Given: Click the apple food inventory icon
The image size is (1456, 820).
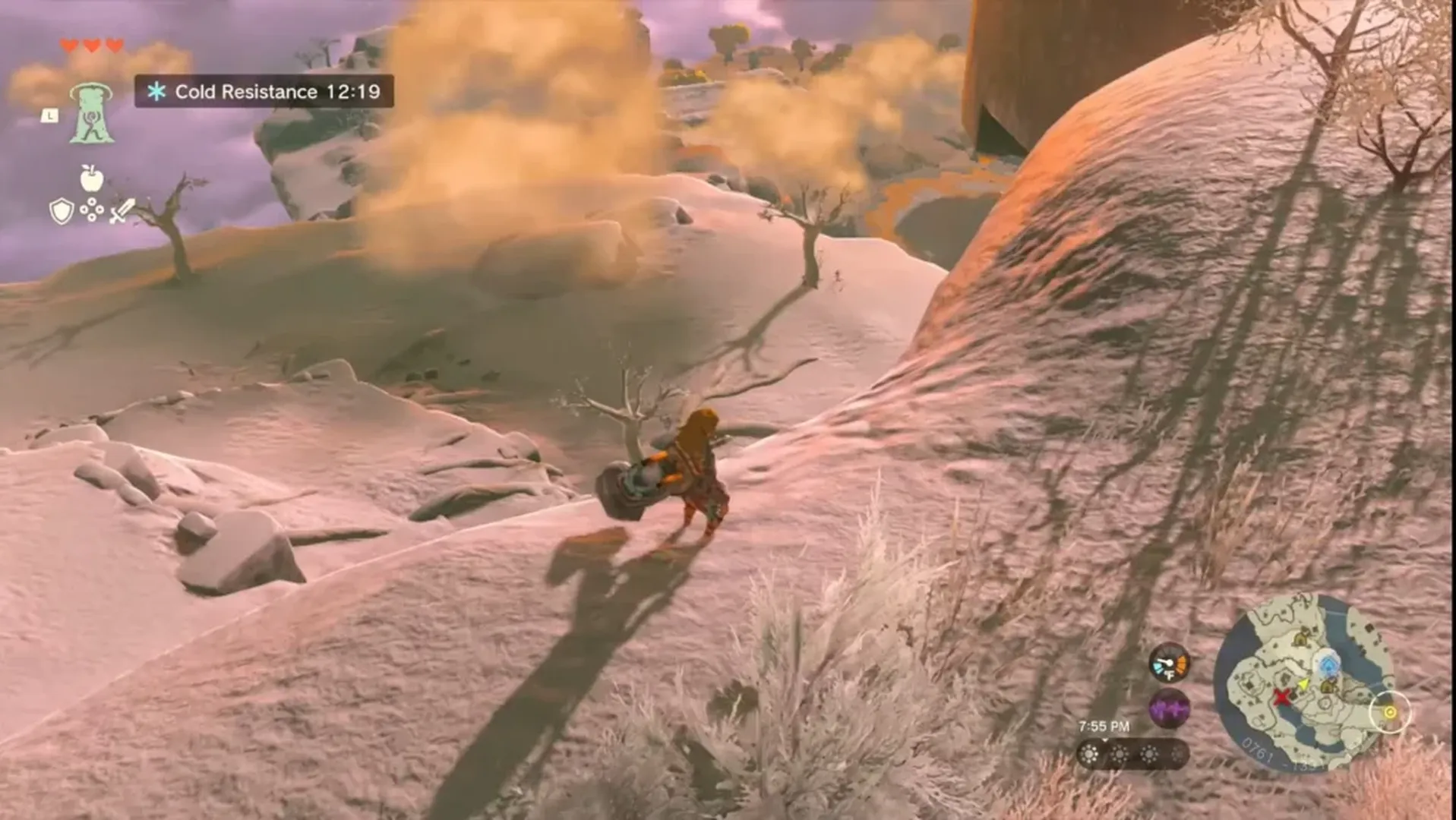Looking at the screenshot, I should point(90,179).
